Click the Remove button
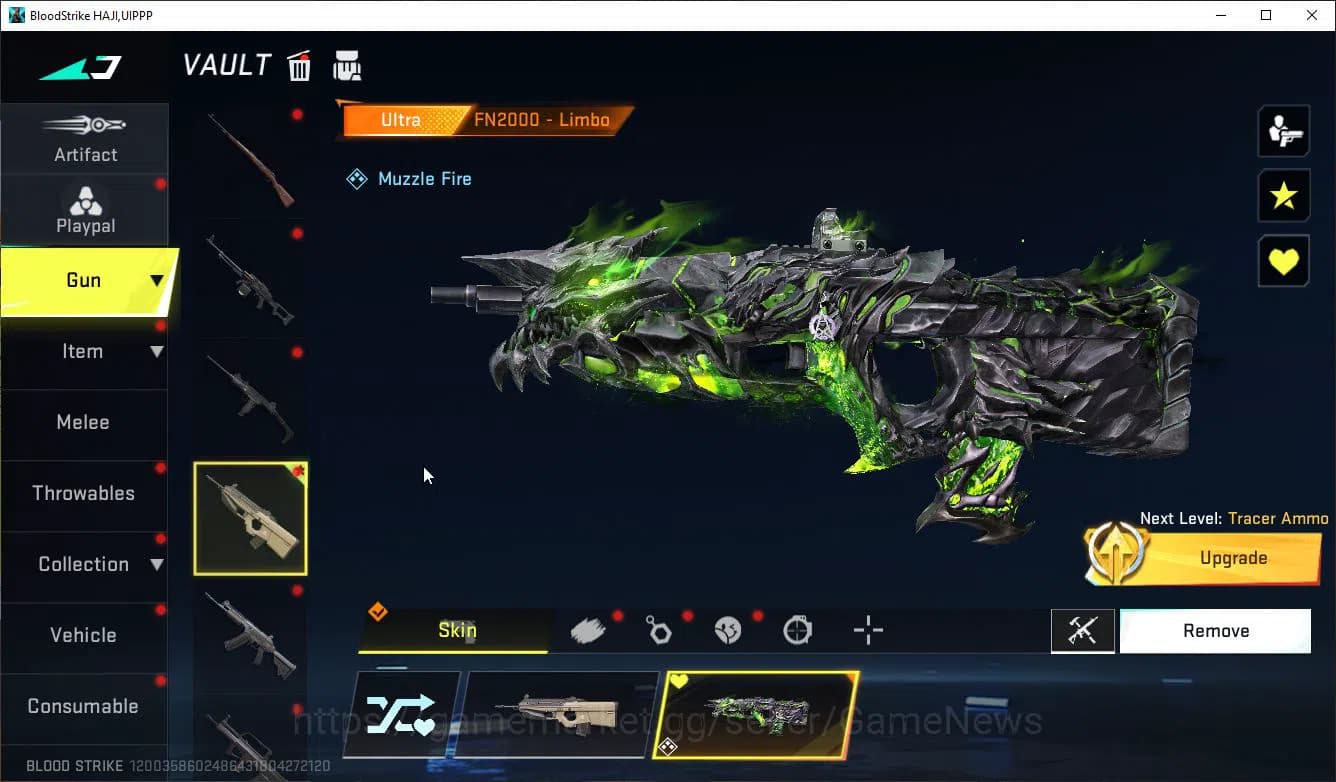This screenshot has width=1336, height=782. pos(1215,630)
